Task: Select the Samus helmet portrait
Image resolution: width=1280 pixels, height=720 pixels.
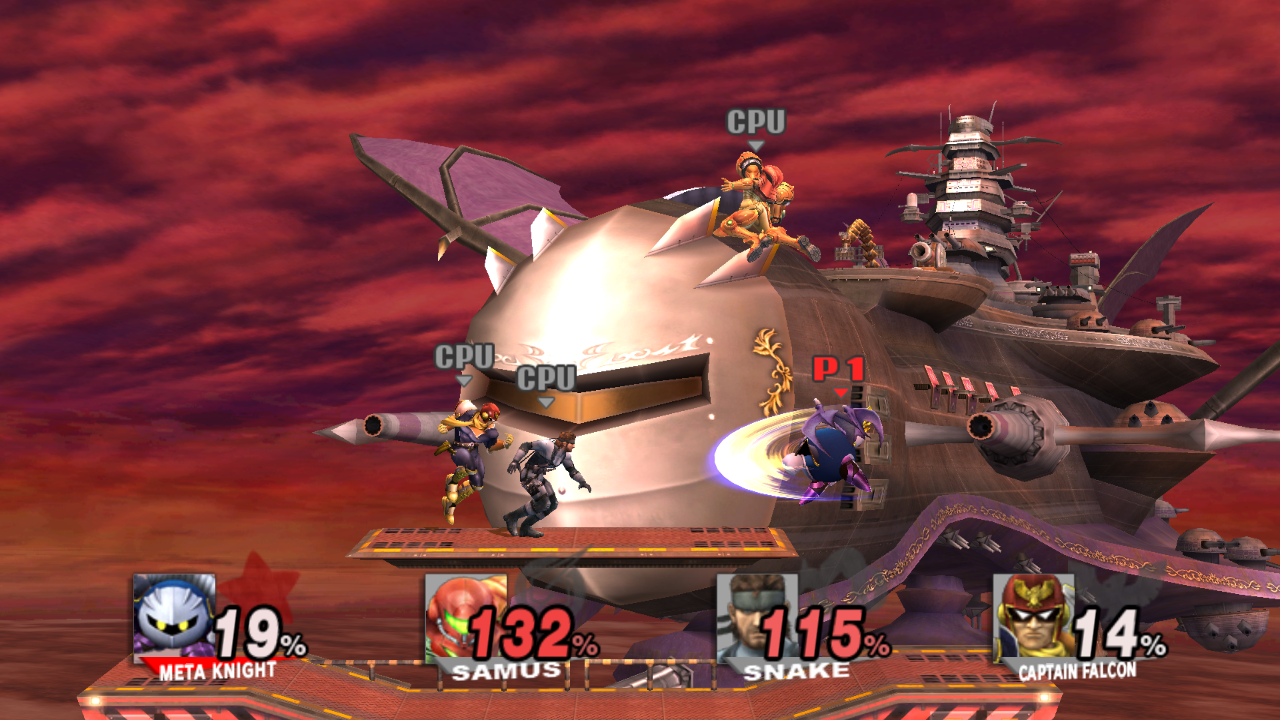Action: pyautogui.click(x=463, y=617)
